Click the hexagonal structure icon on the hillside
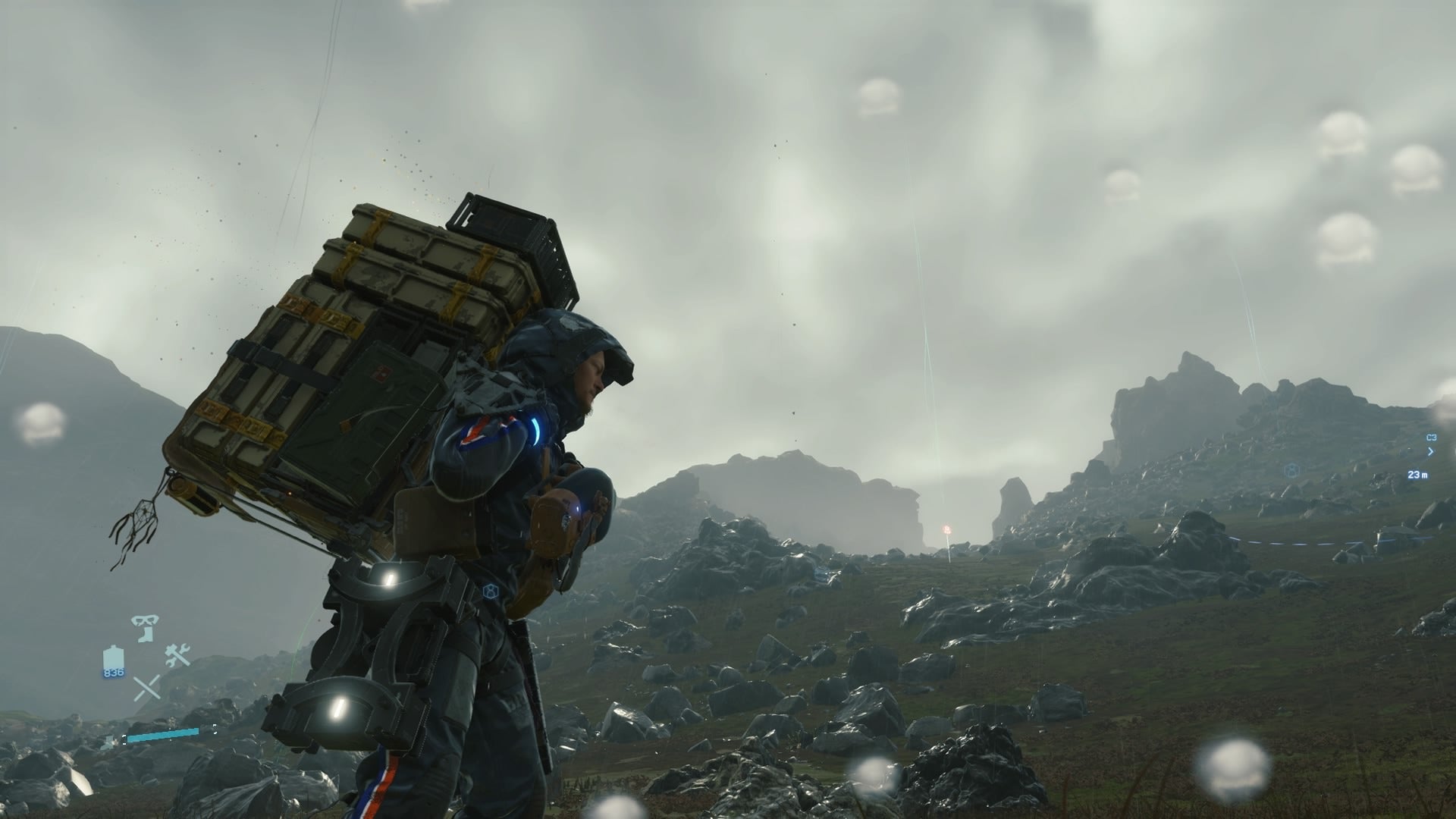The width and height of the screenshot is (1456, 819). pos(1291,471)
